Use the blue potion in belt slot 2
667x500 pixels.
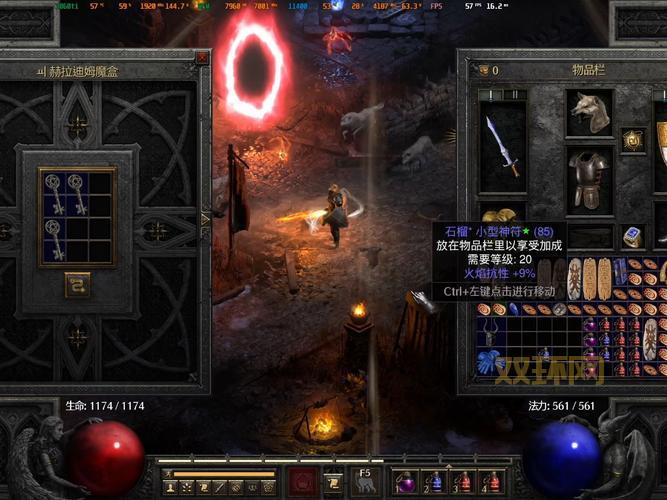pyautogui.click(x=435, y=481)
